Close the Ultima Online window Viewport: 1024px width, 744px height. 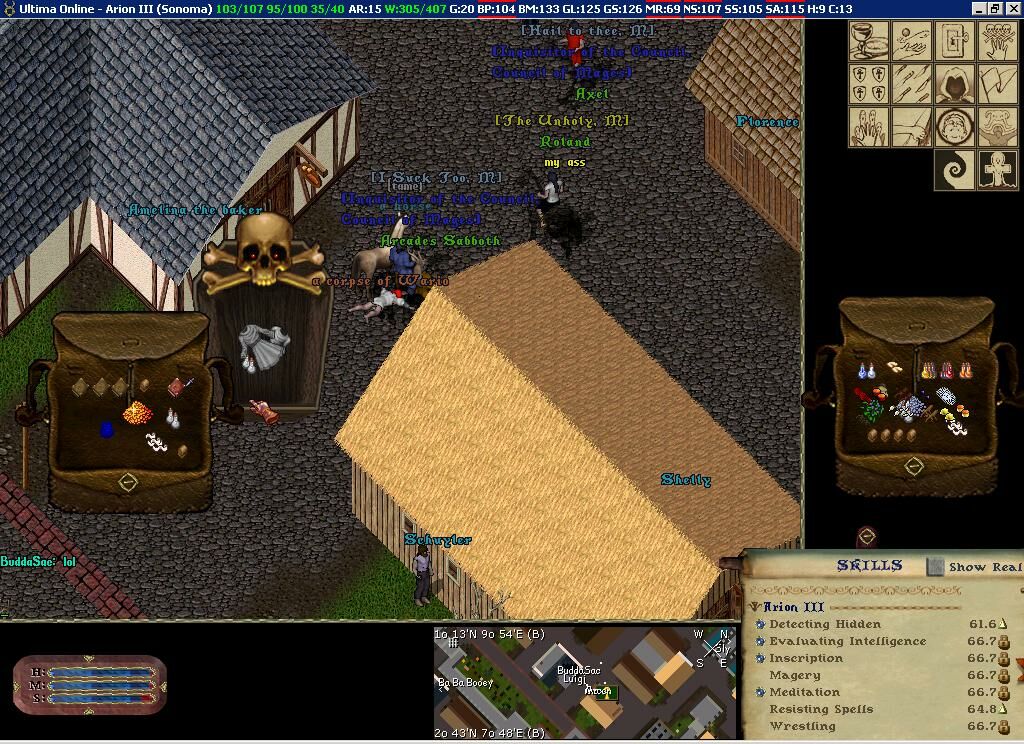1012,9
